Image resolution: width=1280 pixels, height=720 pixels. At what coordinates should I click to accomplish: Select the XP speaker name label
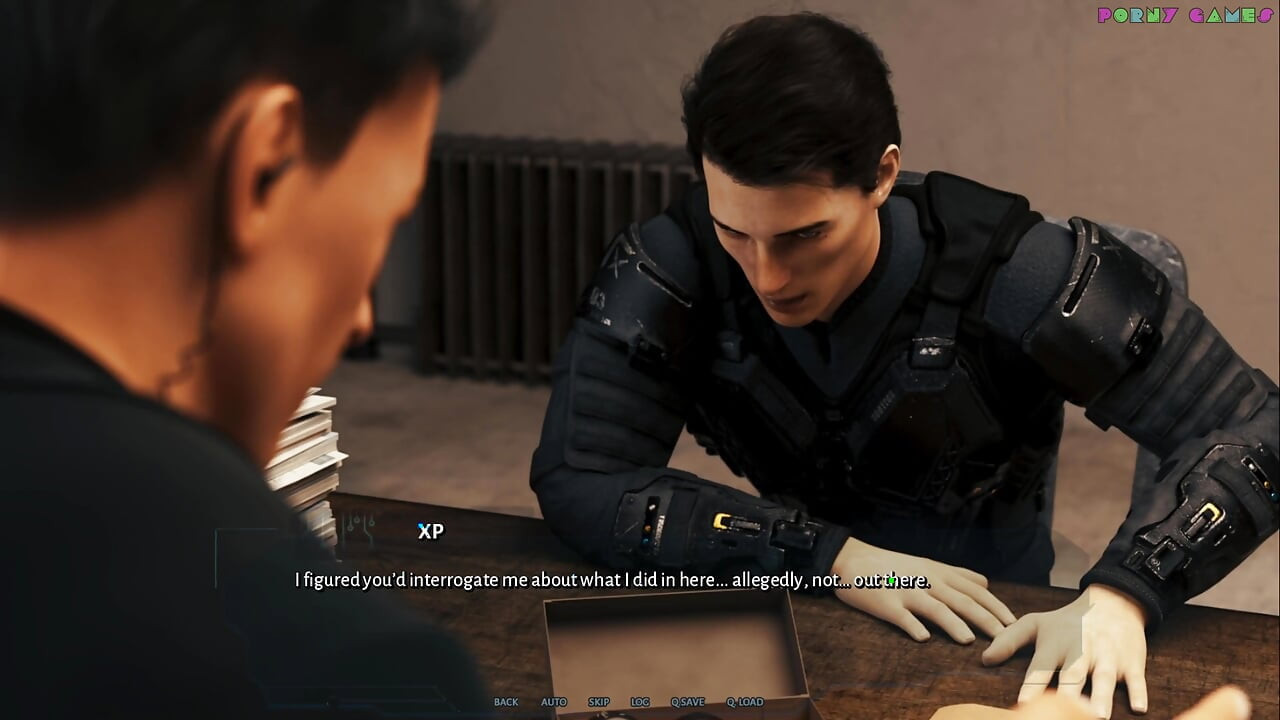[x=429, y=532]
